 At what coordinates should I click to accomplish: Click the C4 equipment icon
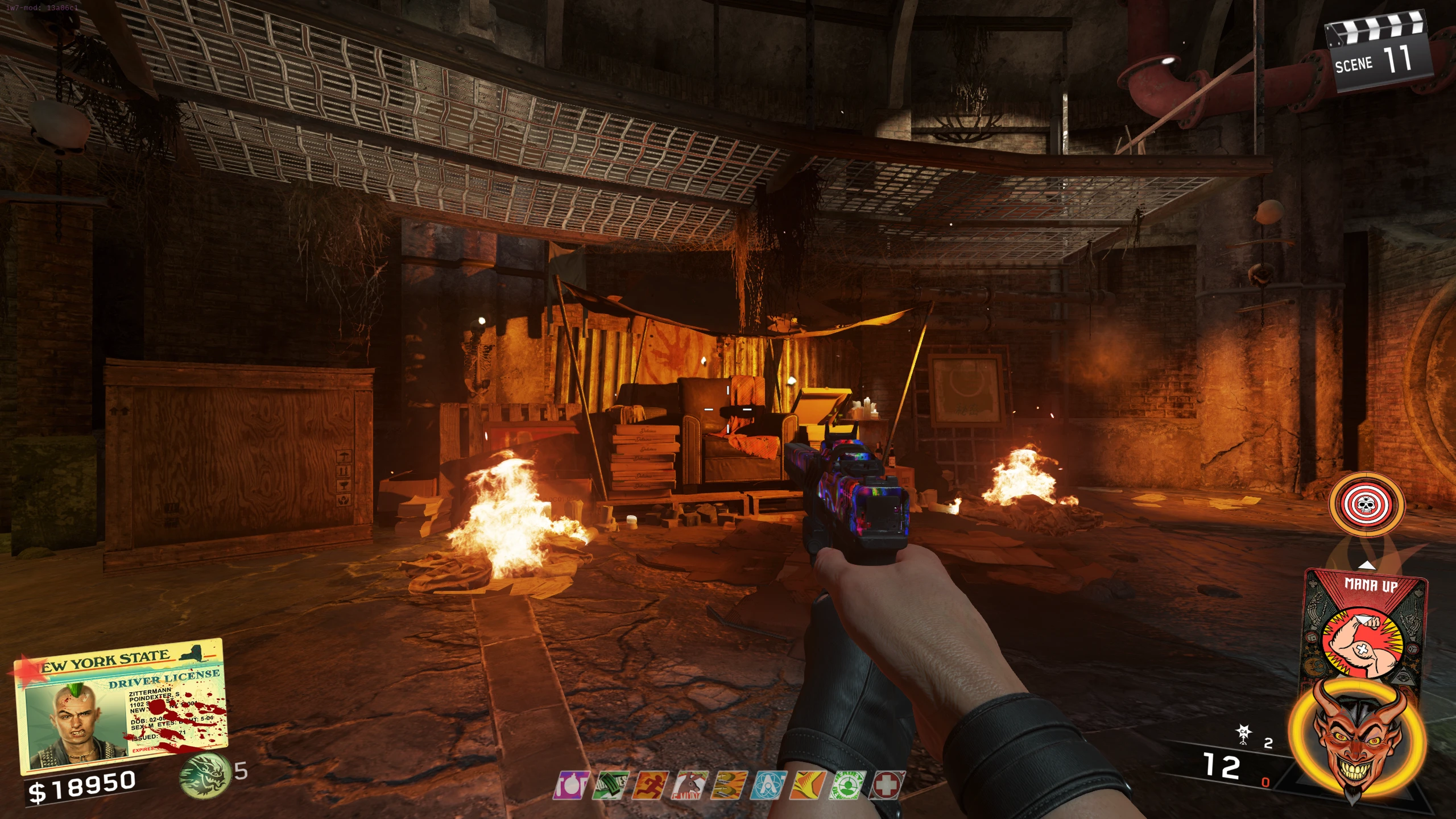coord(1244,735)
